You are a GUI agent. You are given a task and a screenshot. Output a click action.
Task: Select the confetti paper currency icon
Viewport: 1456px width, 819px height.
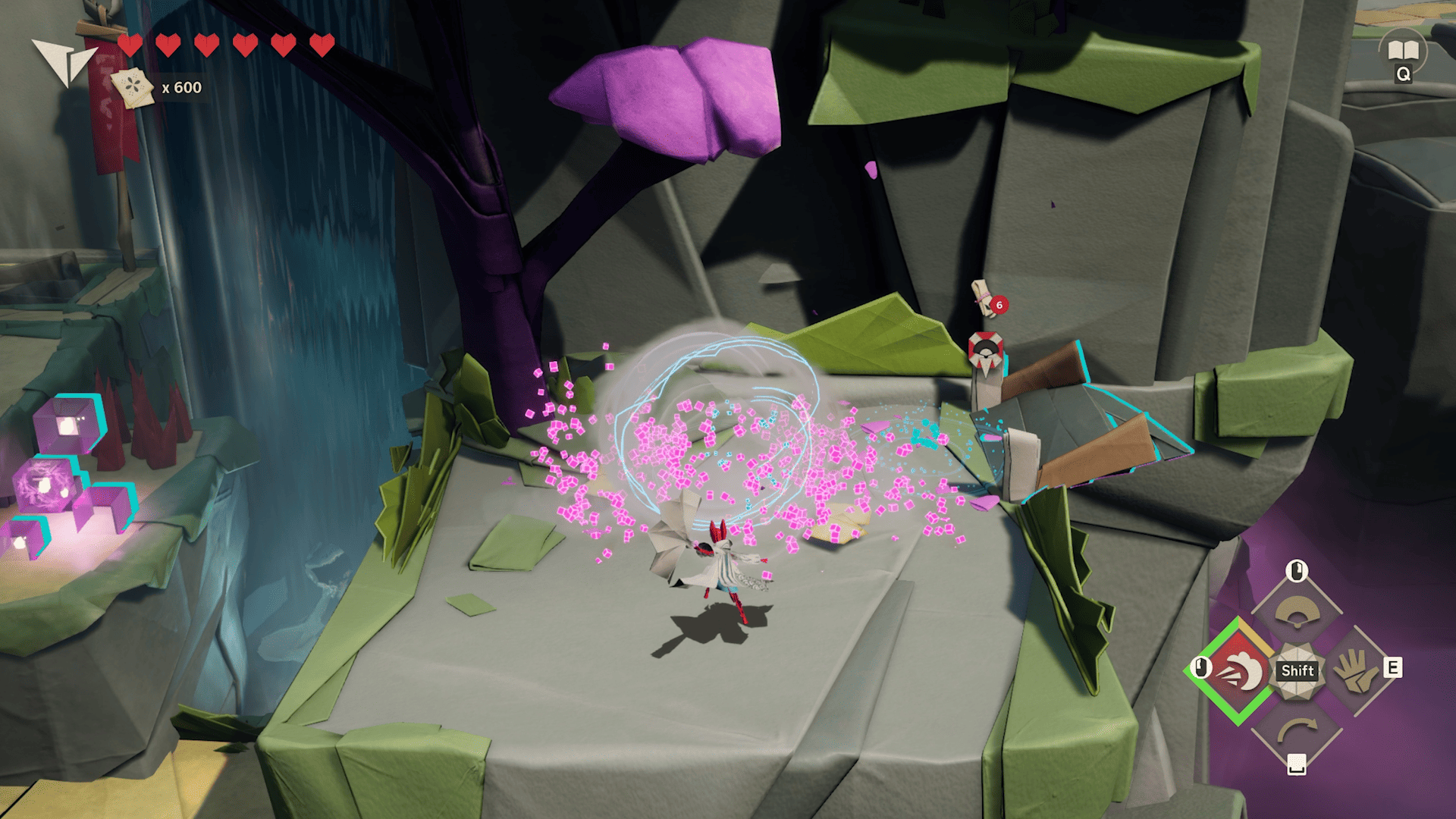pyautogui.click(x=133, y=88)
